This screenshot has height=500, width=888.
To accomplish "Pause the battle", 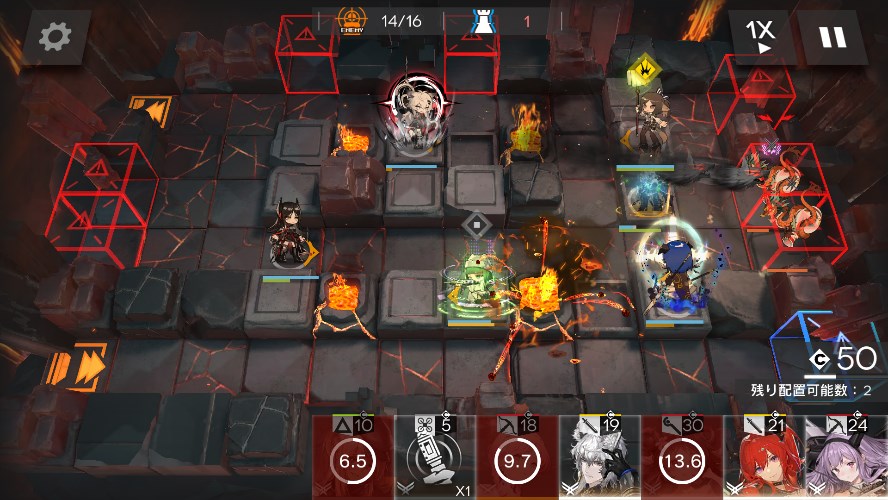I will [832, 37].
